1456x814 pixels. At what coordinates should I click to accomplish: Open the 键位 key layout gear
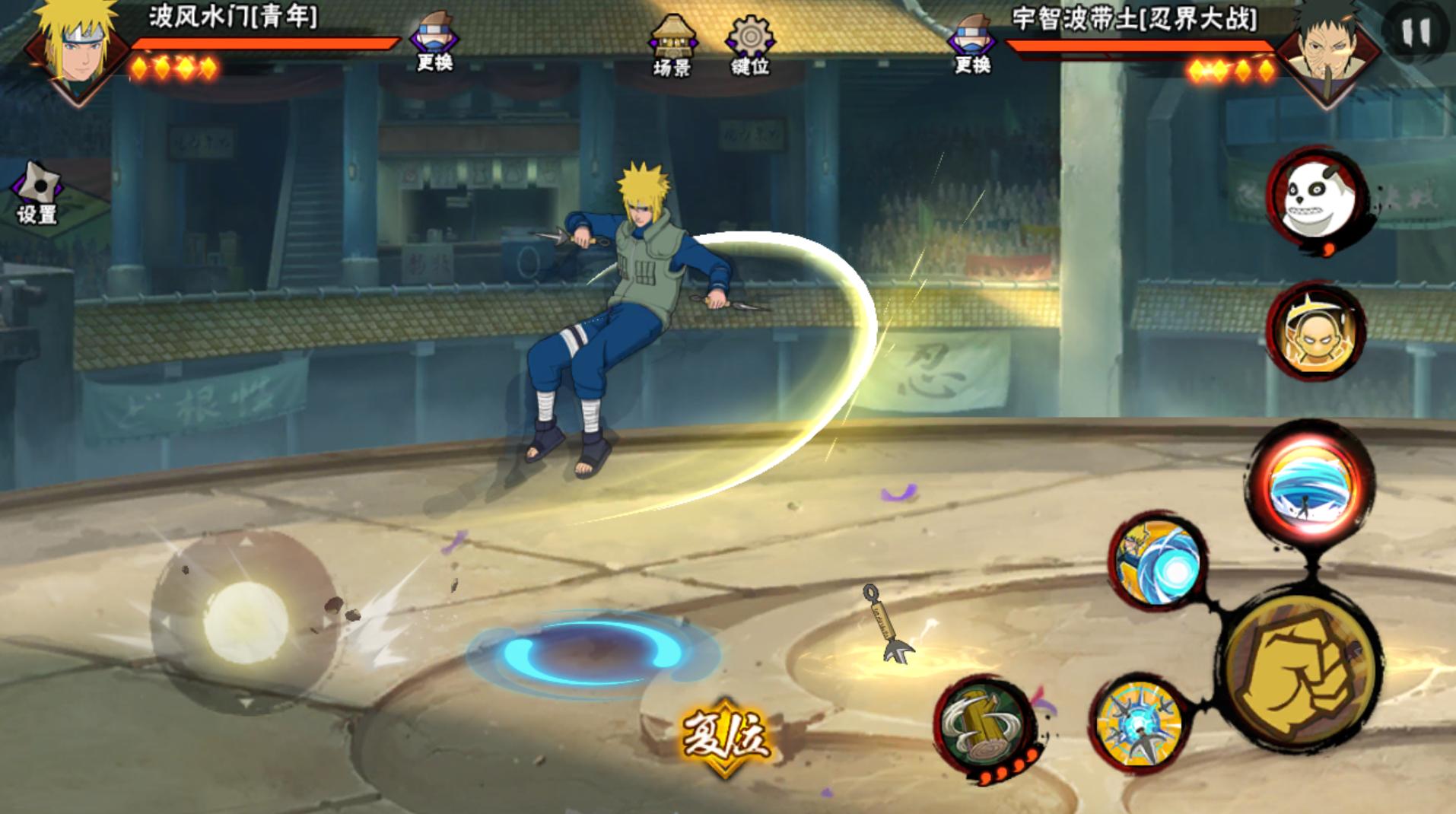coord(750,46)
